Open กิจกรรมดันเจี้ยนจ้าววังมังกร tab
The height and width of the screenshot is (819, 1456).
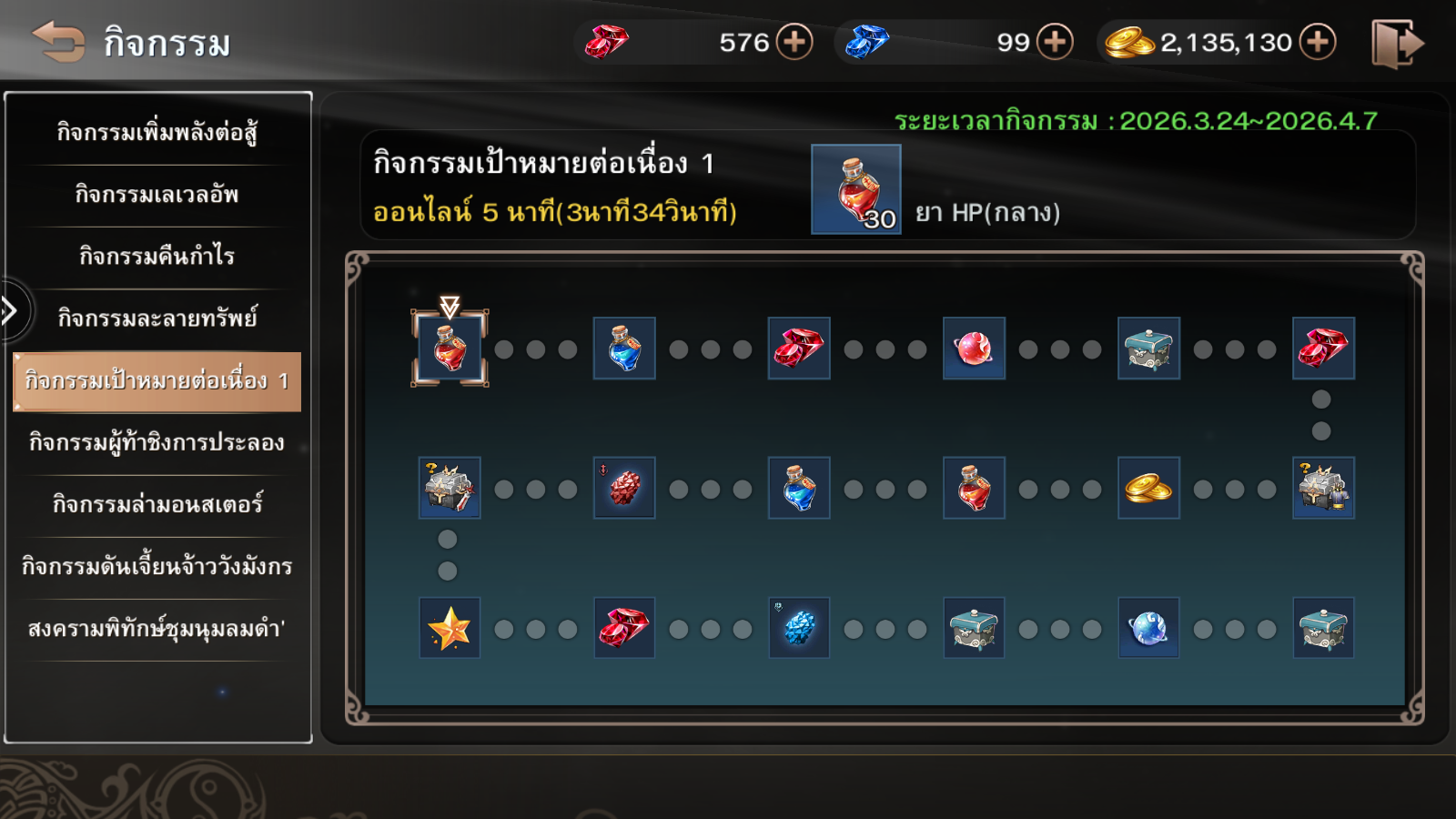click(x=157, y=566)
